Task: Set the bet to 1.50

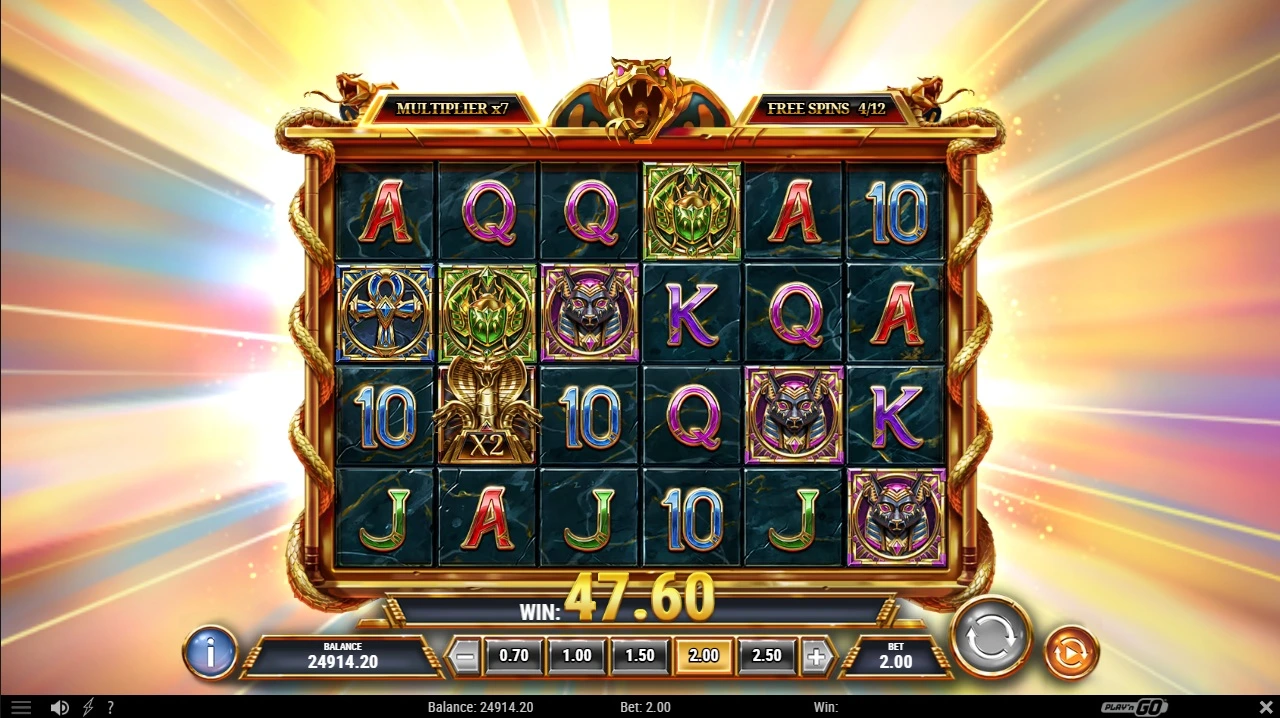Action: coord(639,656)
